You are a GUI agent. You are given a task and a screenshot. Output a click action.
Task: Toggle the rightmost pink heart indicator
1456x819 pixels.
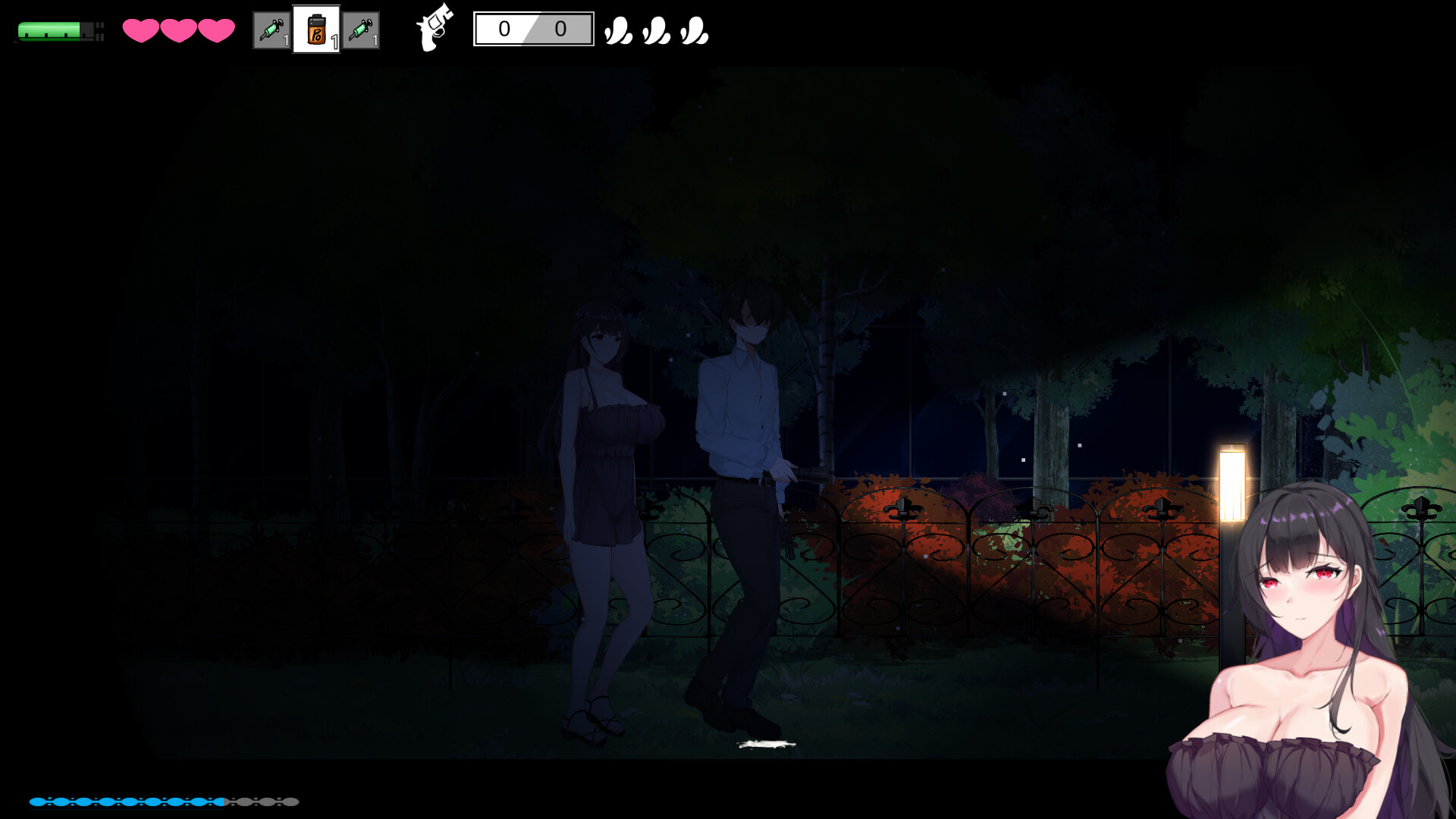pyautogui.click(x=217, y=32)
